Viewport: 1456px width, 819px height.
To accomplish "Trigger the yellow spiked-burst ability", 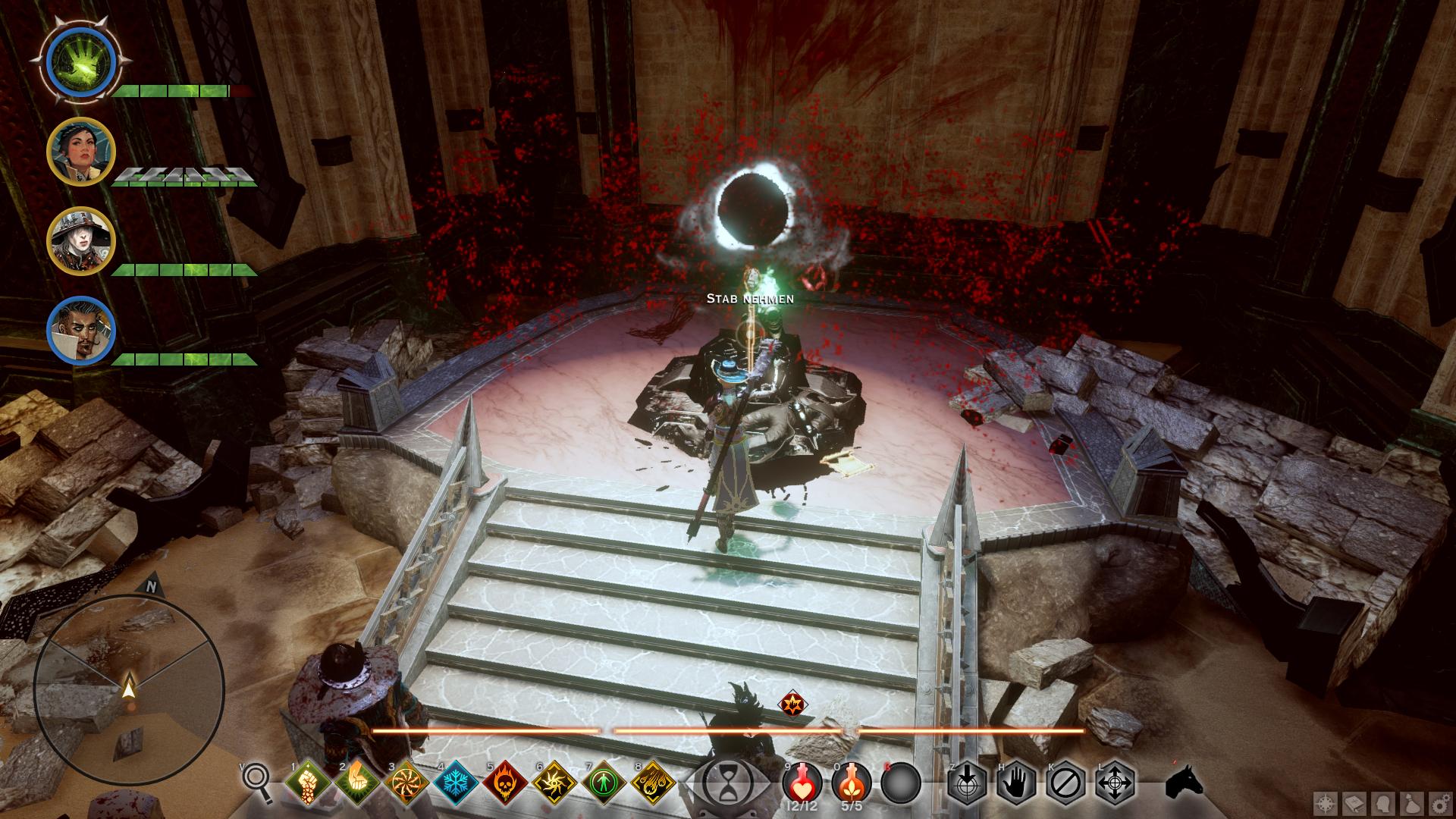I will coord(554,783).
